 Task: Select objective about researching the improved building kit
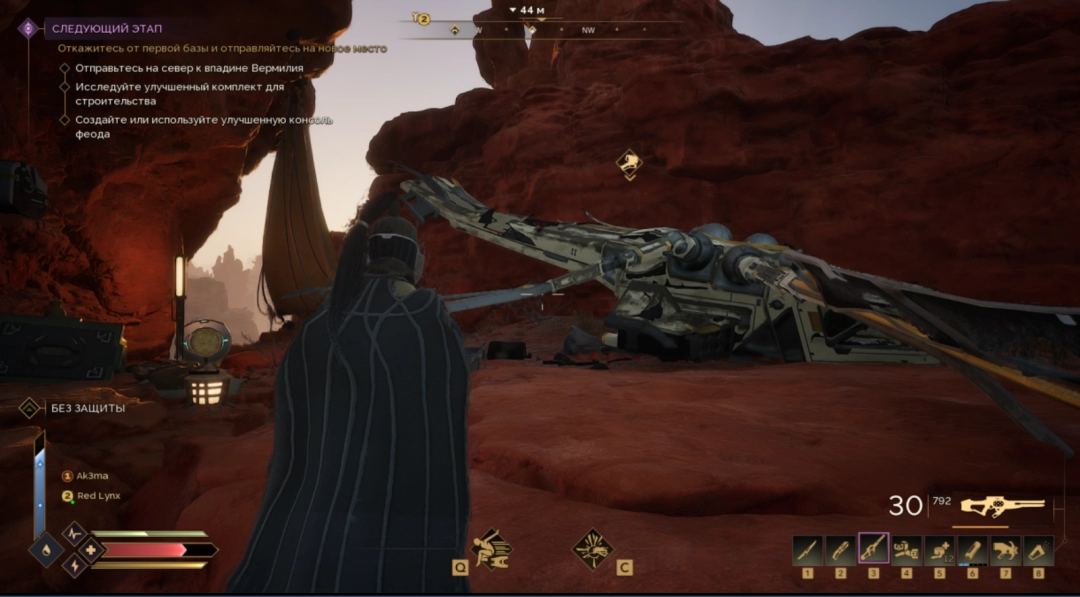(179, 93)
